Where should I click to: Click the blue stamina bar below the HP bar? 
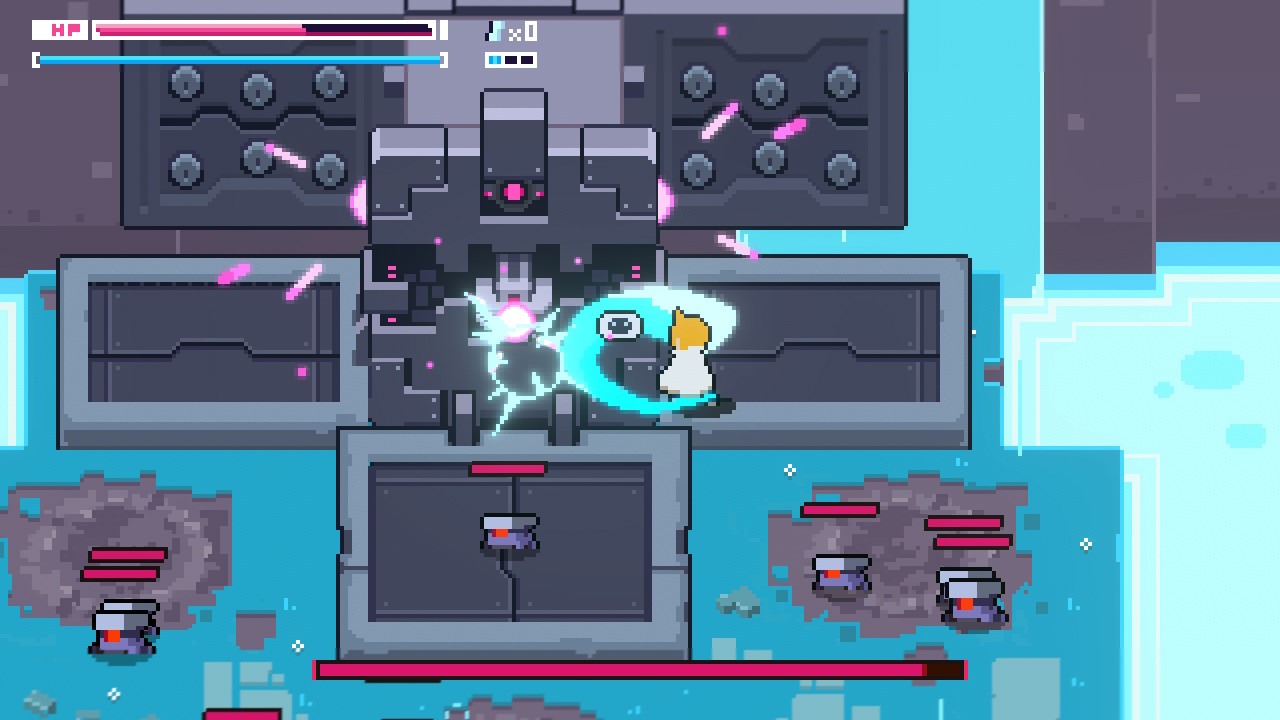(240, 60)
